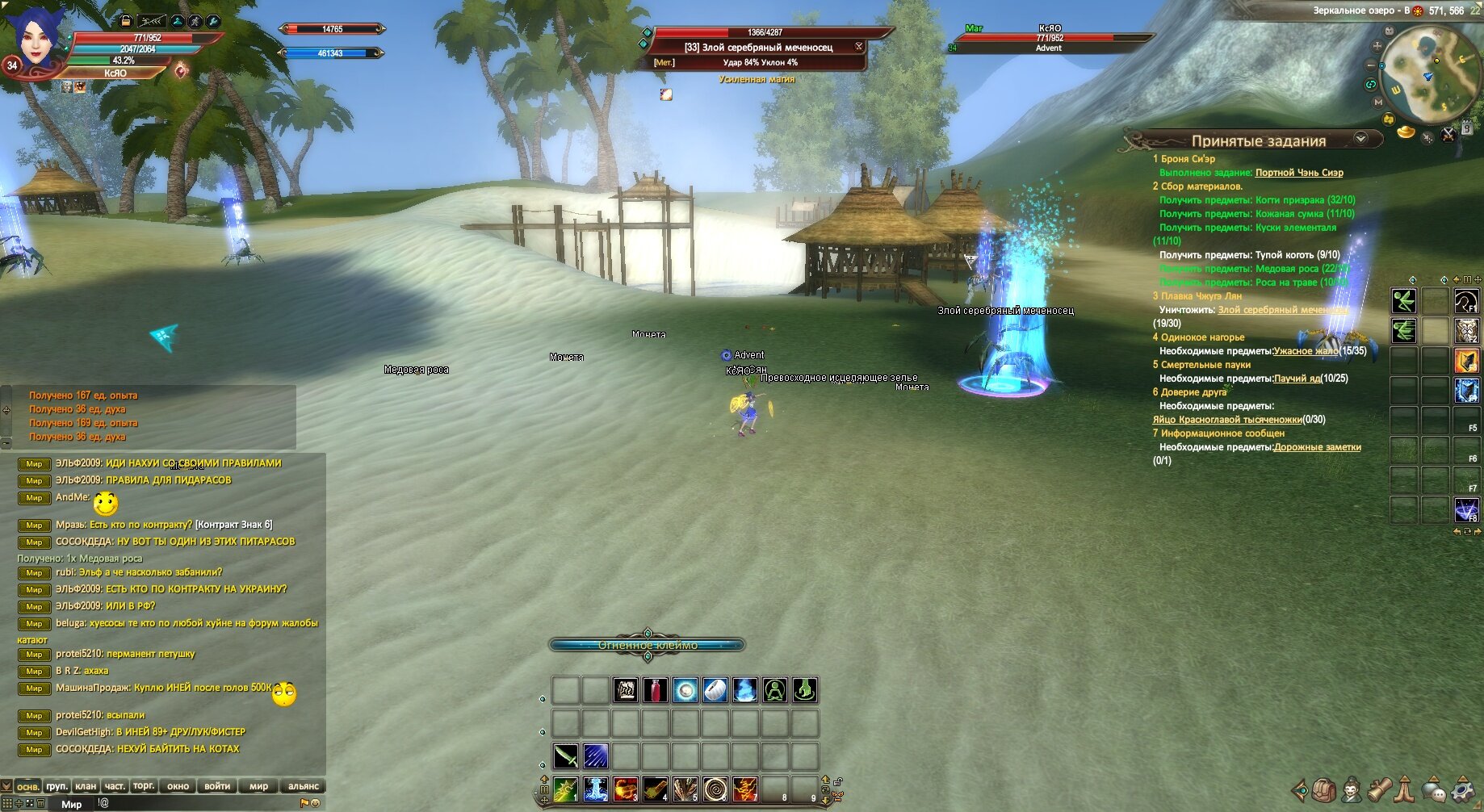Open the world map with M button
The width and height of the screenshot is (1484, 812).
(x=1378, y=103)
